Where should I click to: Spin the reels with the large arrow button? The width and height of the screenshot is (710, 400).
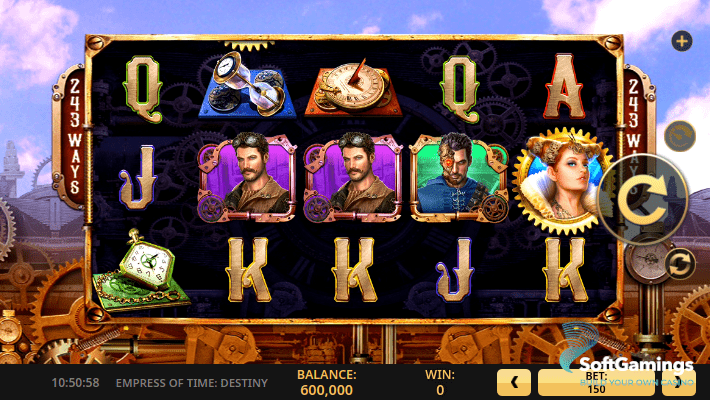pos(642,201)
